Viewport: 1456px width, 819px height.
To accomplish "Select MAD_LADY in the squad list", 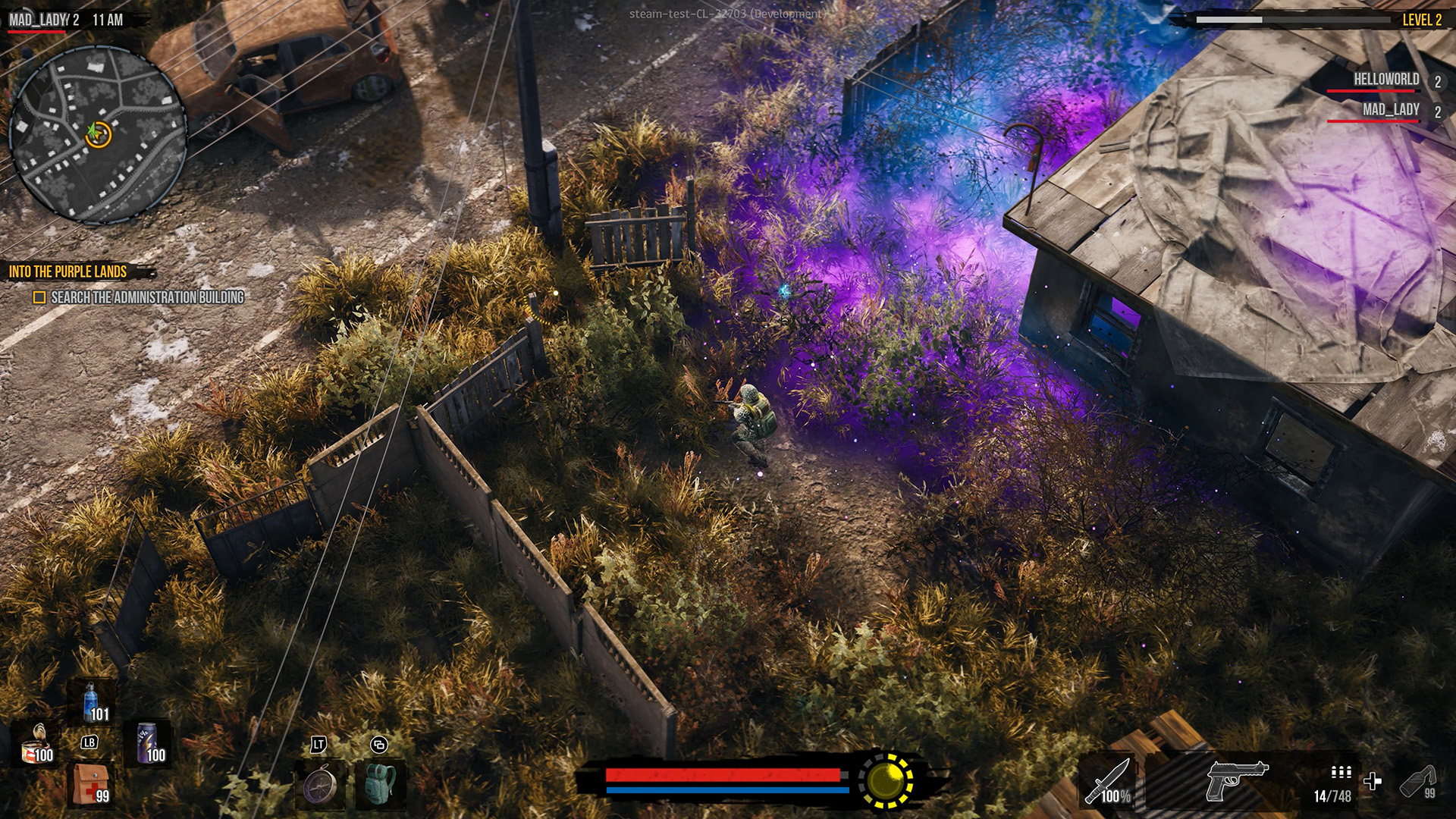I will [1391, 110].
